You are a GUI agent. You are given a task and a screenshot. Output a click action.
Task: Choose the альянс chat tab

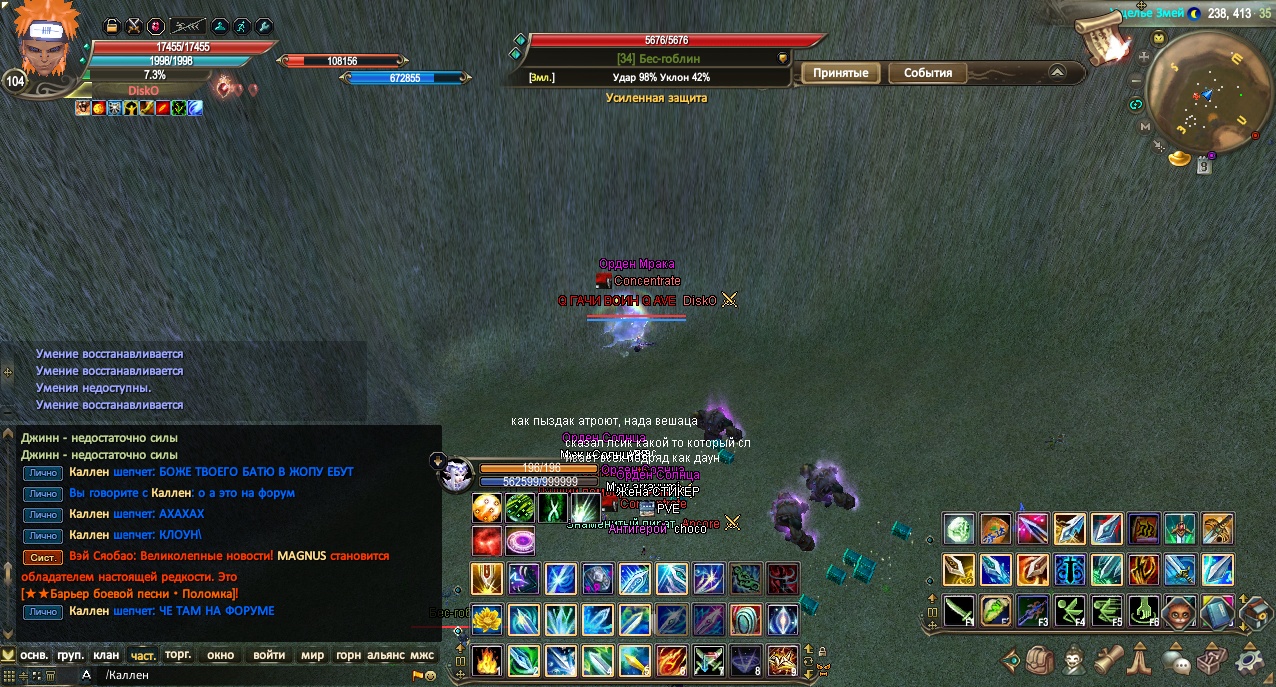click(386, 656)
